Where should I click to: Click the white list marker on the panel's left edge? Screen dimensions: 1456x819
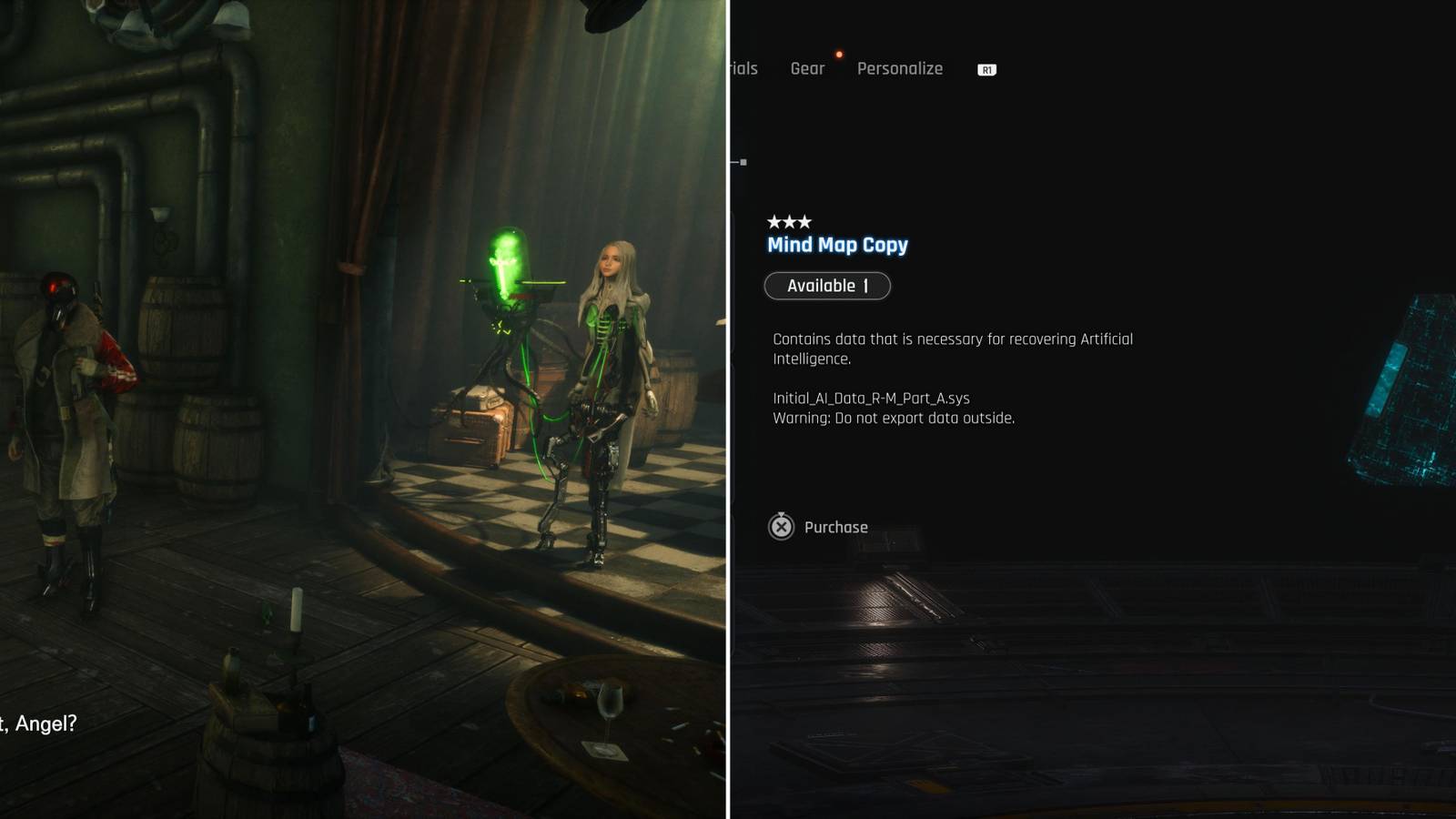tap(743, 160)
